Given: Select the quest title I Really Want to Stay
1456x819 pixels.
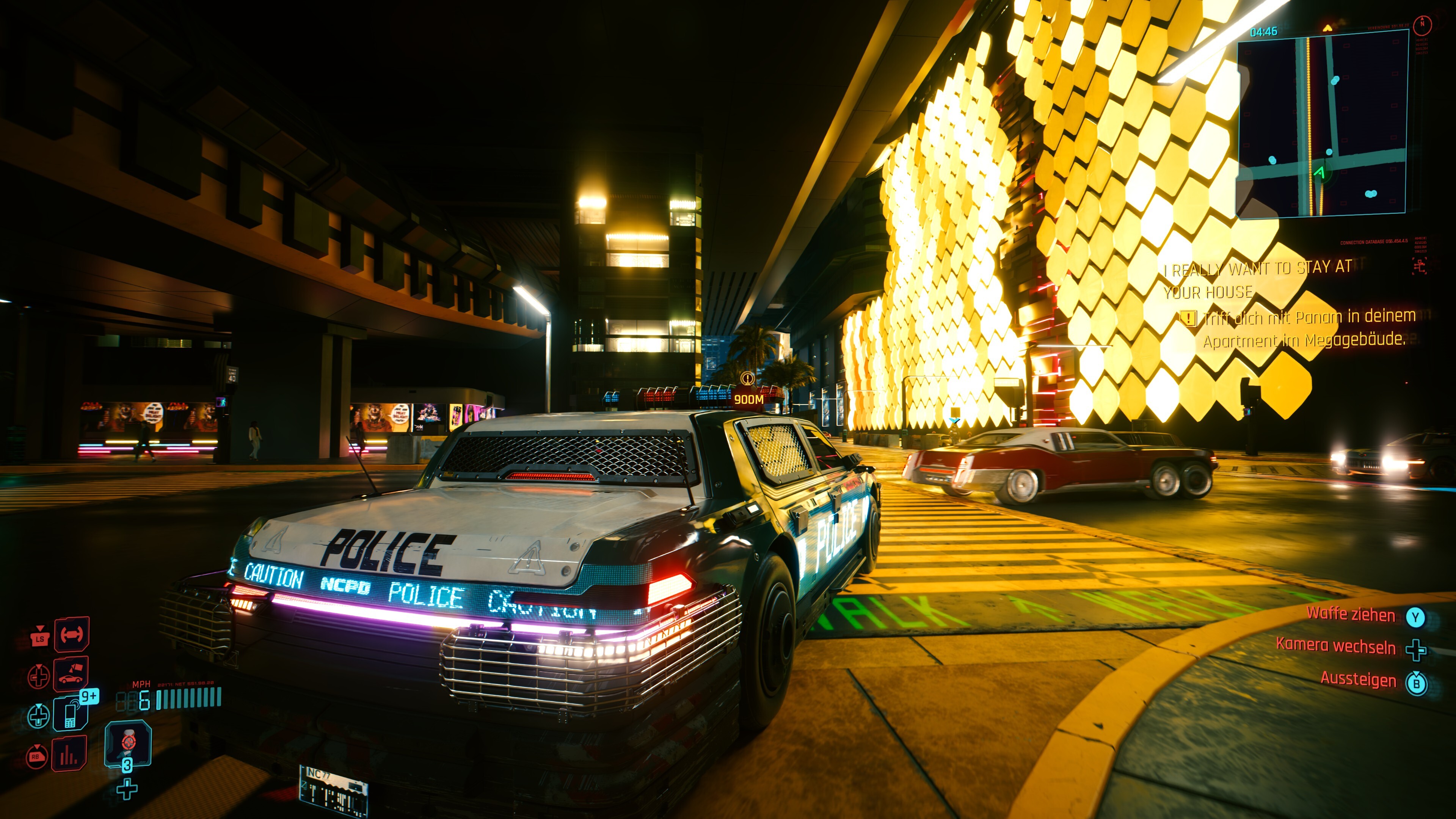Looking at the screenshot, I should (x=1258, y=279).
